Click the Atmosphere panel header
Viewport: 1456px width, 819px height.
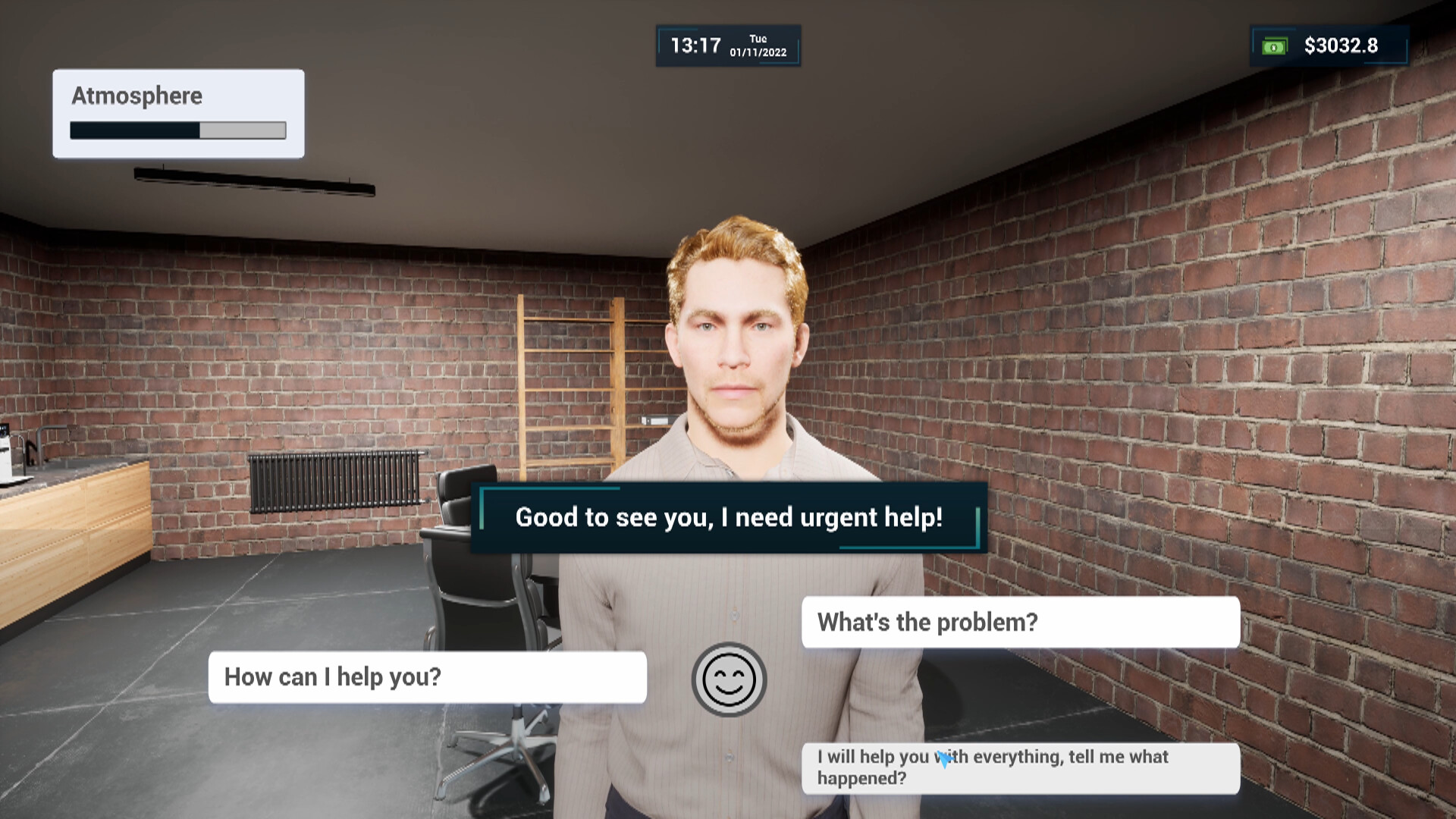136,96
